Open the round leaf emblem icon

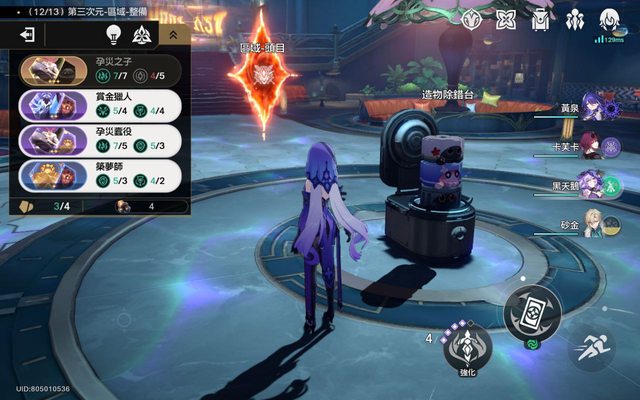tap(473, 19)
